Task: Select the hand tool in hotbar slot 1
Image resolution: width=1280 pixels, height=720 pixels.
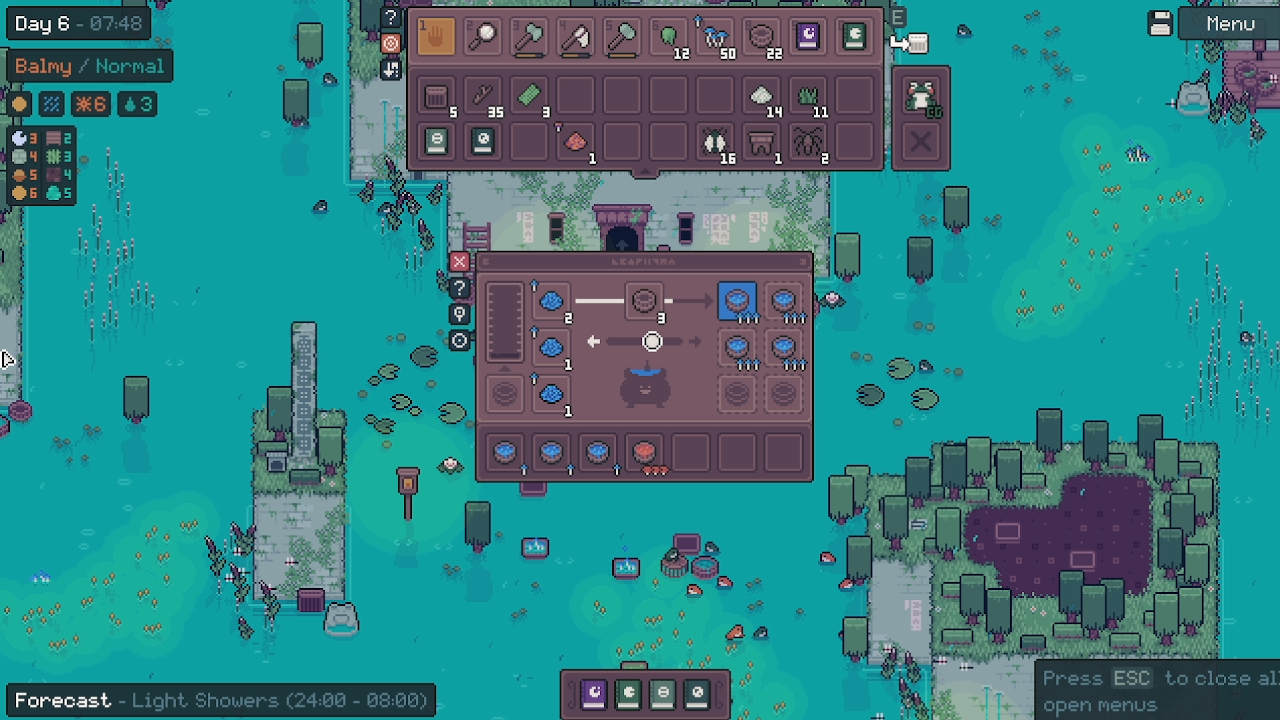Action: (437, 37)
